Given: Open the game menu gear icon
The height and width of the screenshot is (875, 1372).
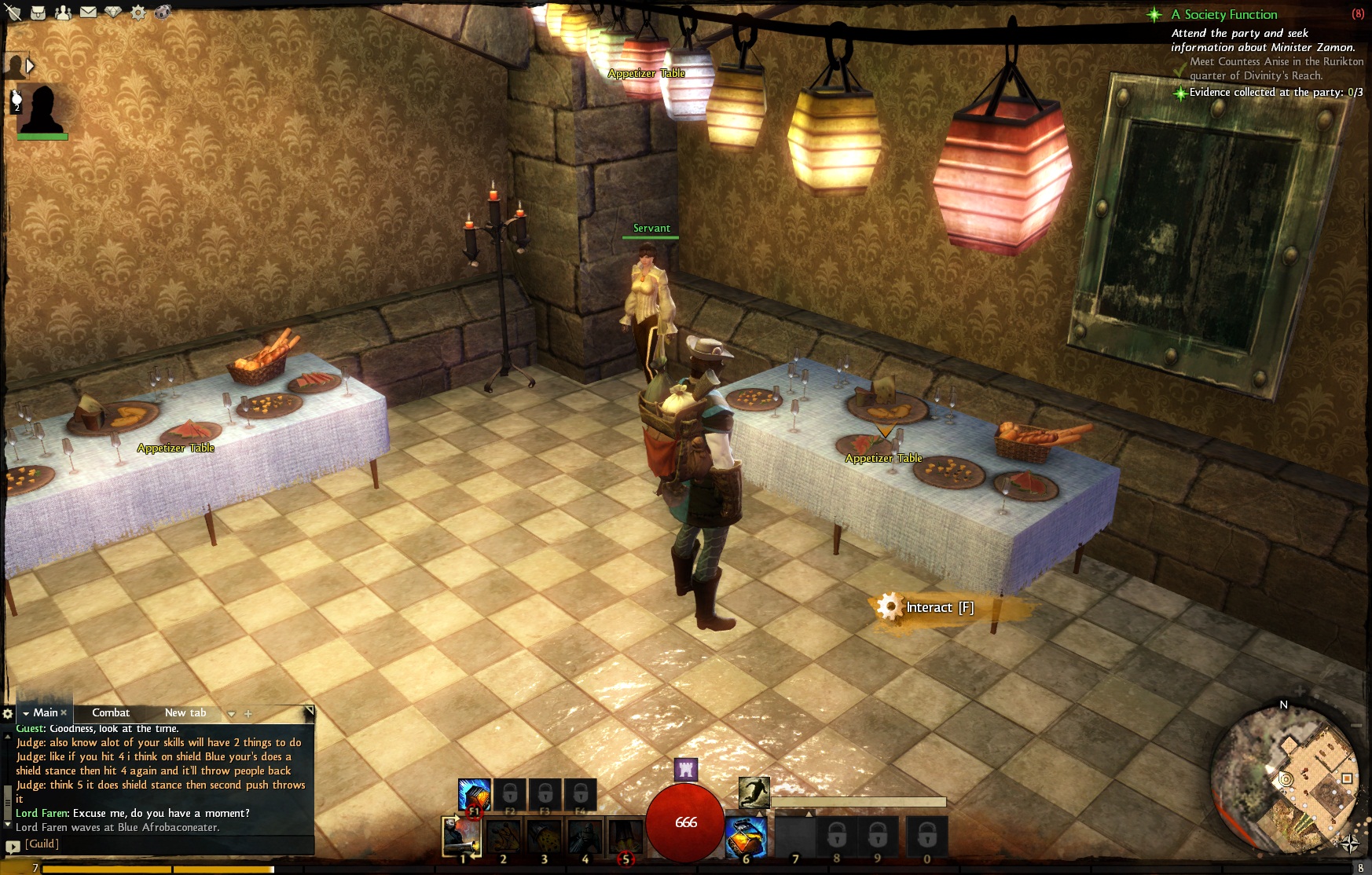Looking at the screenshot, I should click(138, 13).
